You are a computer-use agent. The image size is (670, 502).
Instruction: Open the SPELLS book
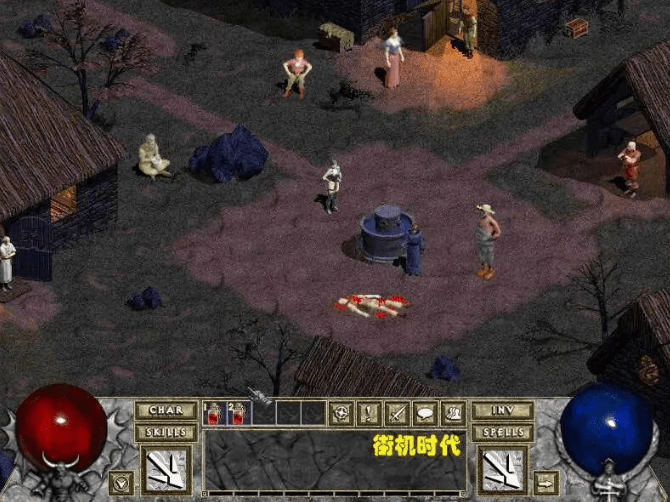pyautogui.click(x=503, y=432)
